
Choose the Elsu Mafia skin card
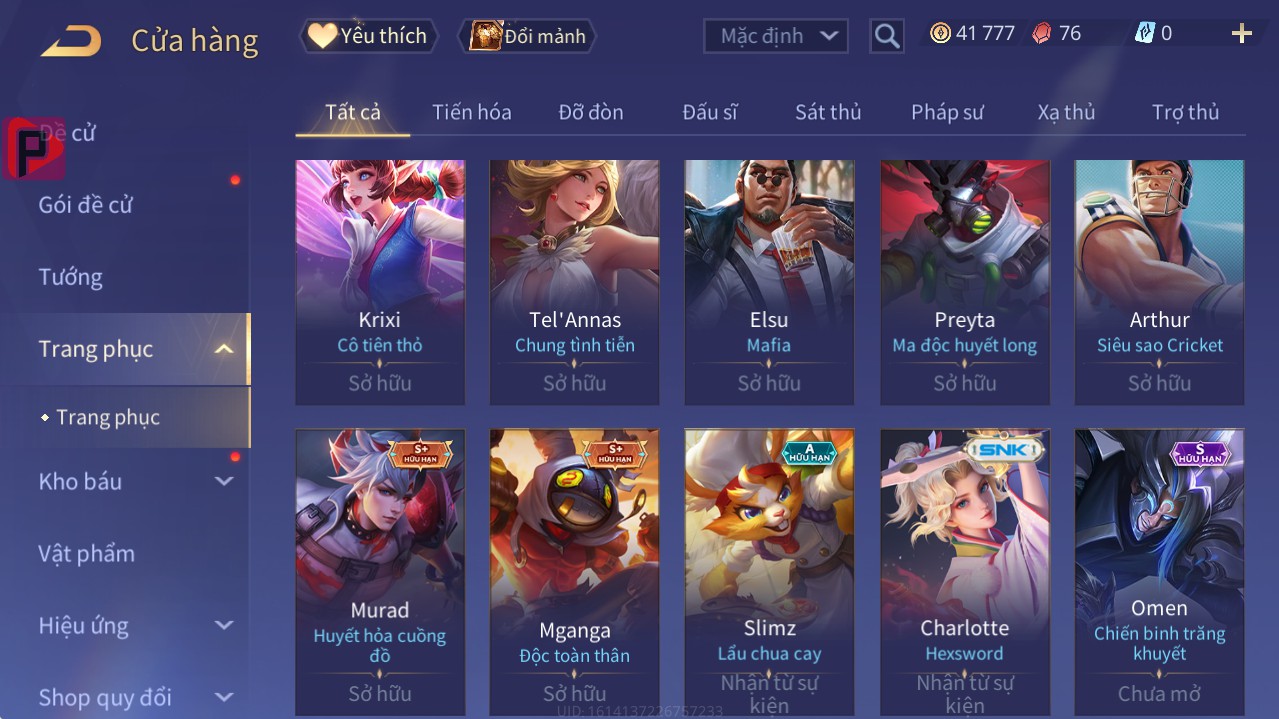[769, 280]
